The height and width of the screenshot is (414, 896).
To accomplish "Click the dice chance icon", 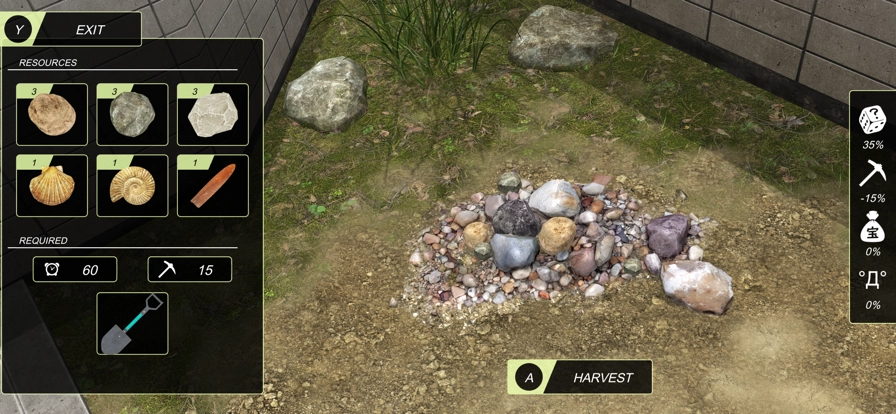I will (872, 120).
